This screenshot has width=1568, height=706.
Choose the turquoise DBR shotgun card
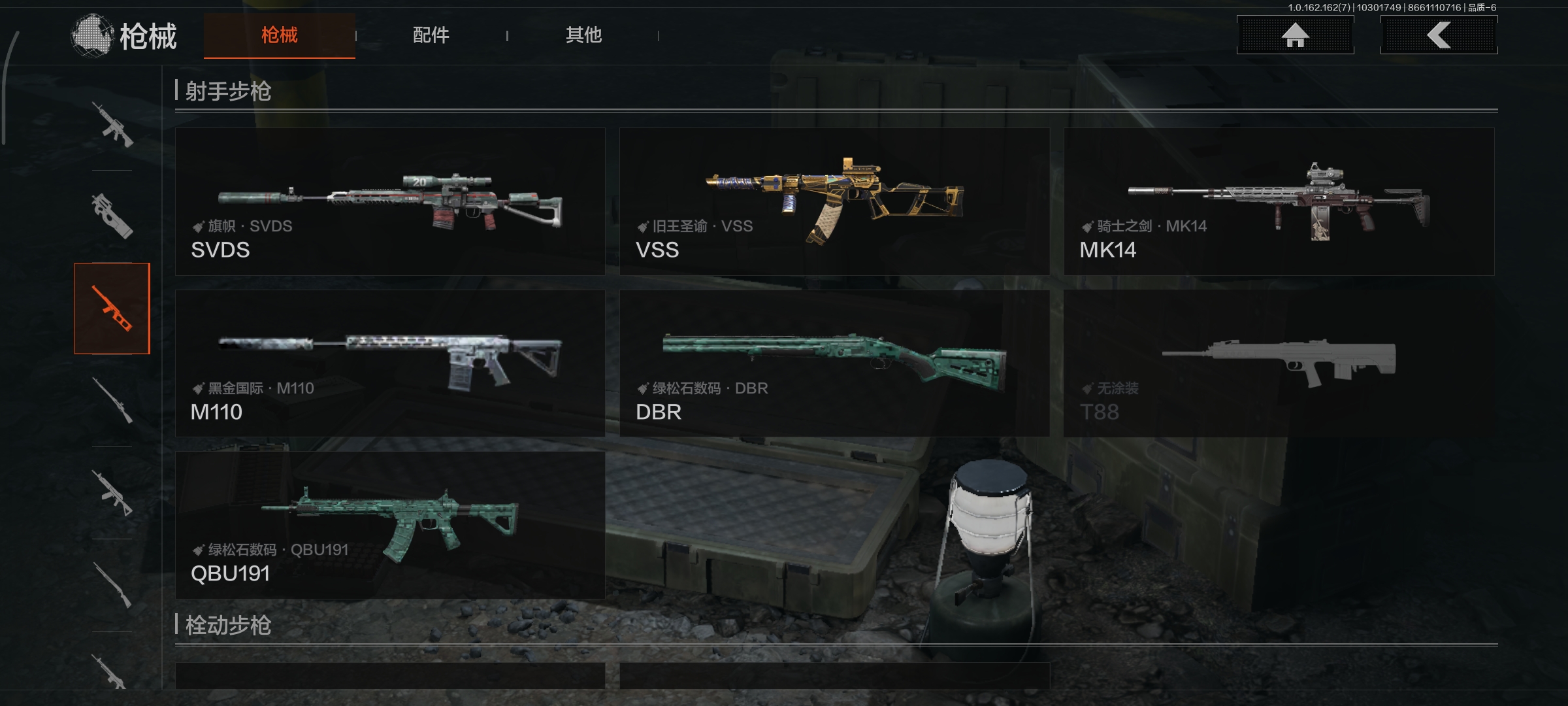[x=834, y=363]
